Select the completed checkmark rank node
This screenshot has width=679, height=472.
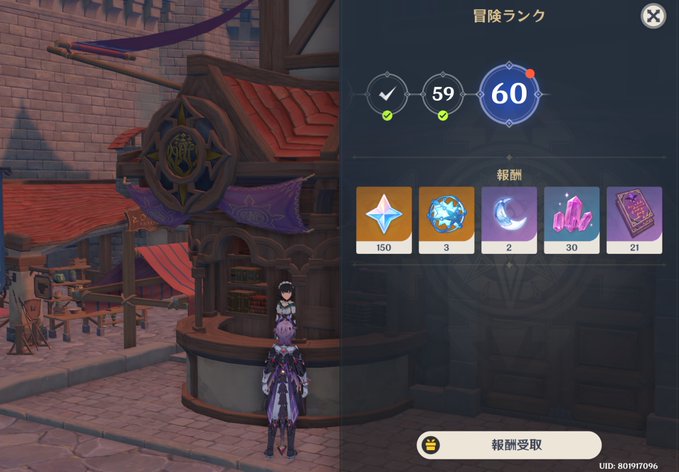[386, 95]
